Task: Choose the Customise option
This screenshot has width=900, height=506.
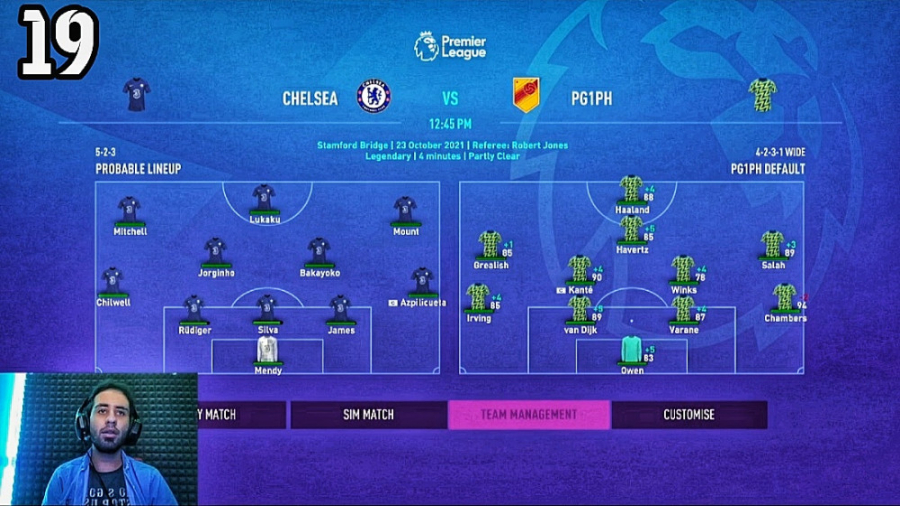Action: point(689,414)
